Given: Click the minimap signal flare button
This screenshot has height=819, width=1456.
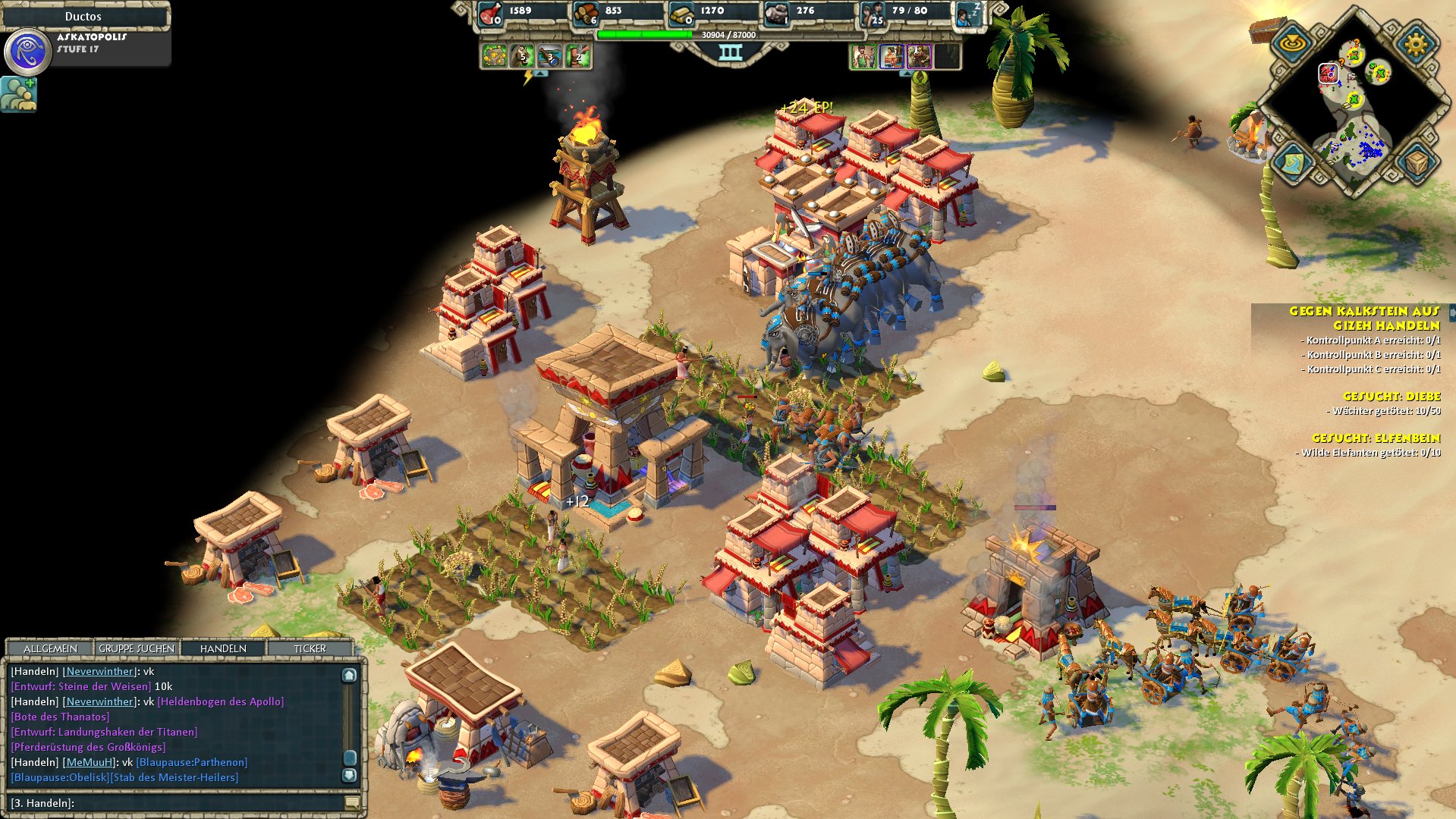Looking at the screenshot, I should coord(1291,44).
